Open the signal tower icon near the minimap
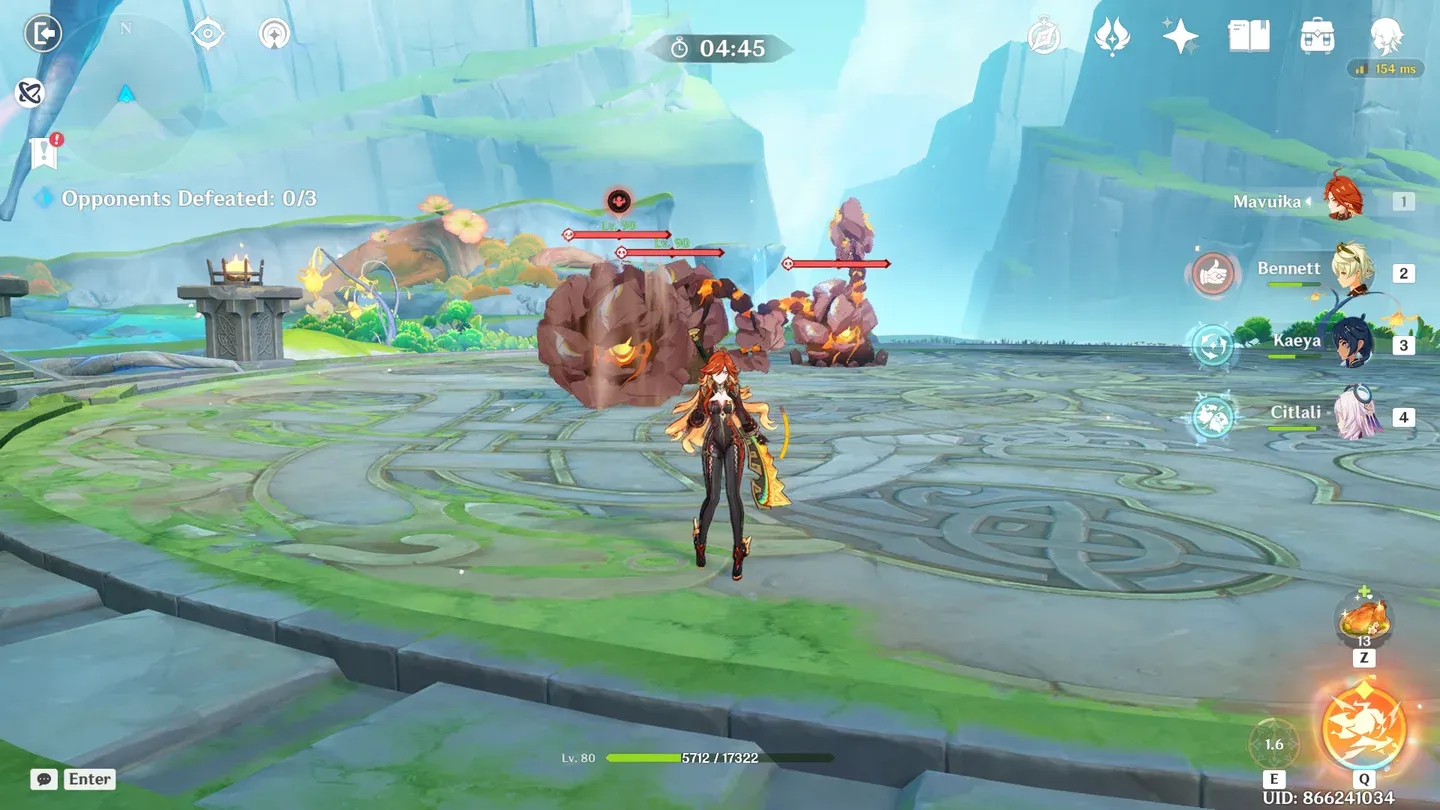Image resolution: width=1440 pixels, height=810 pixels. pos(274,35)
